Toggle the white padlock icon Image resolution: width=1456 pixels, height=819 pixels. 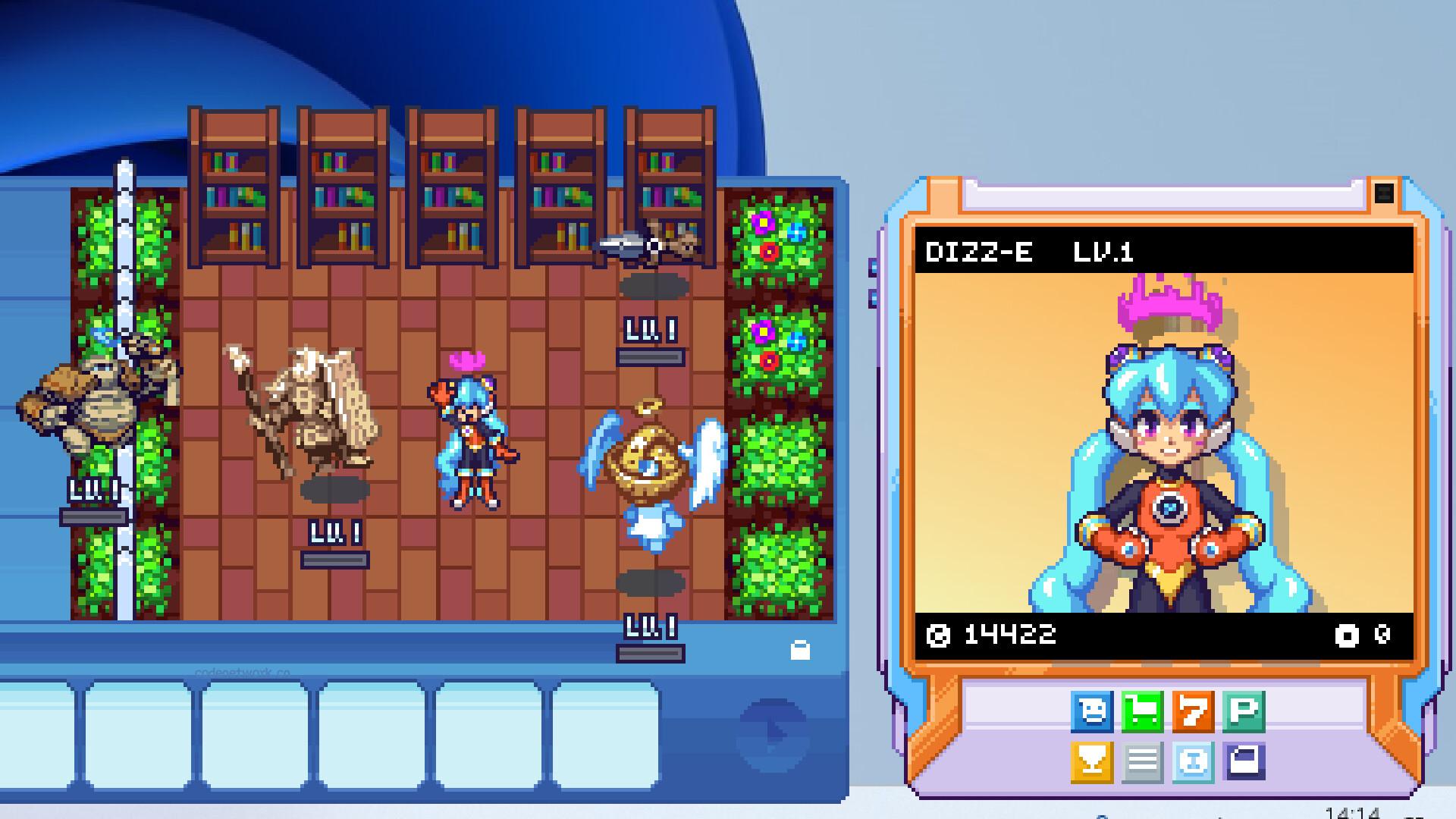coord(800,650)
